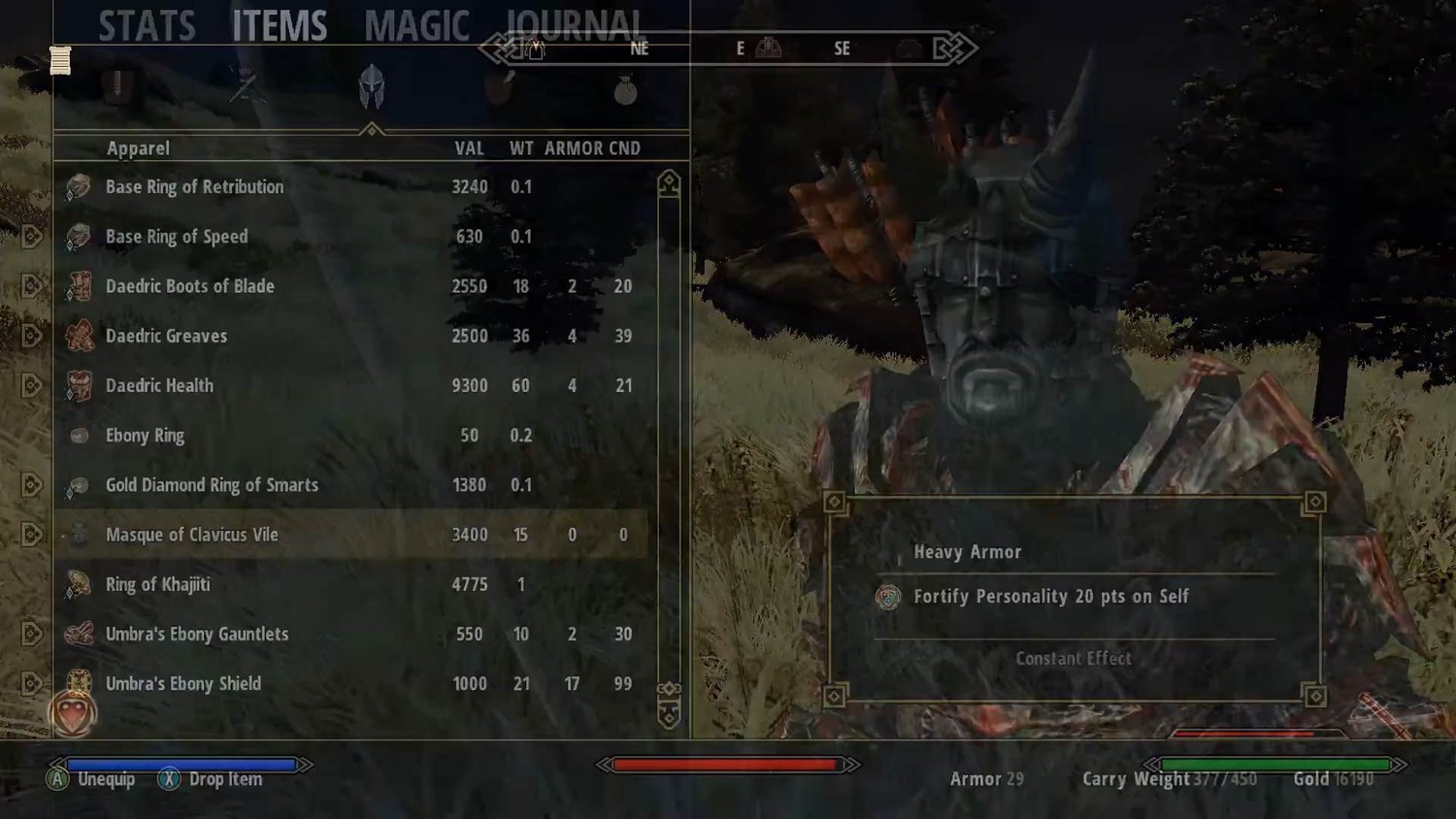Select Gold Diamond Ring of Smarts
Image resolution: width=1456 pixels, height=819 pixels.
pos(212,485)
